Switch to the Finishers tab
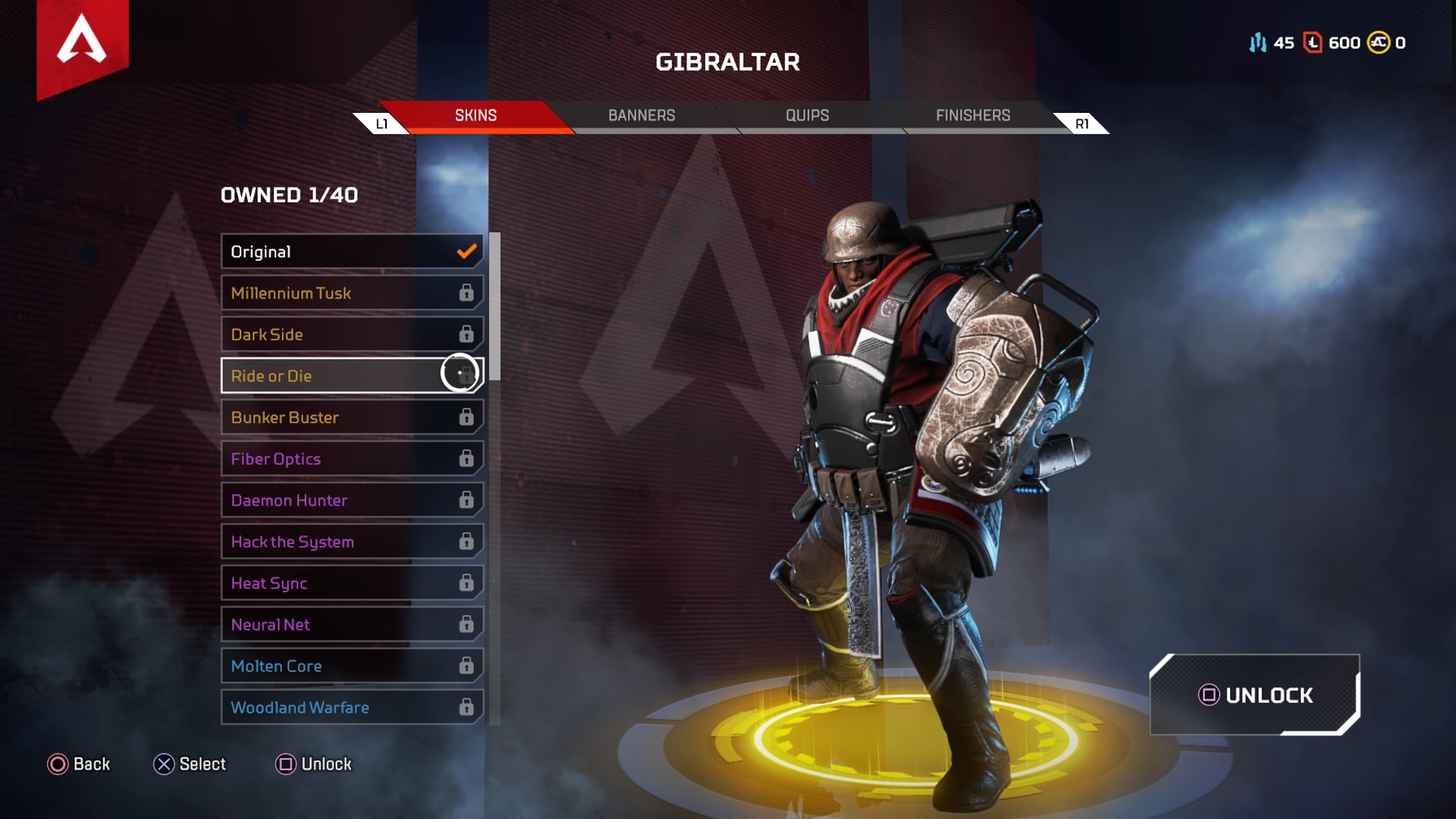The width and height of the screenshot is (1456, 819). [973, 115]
